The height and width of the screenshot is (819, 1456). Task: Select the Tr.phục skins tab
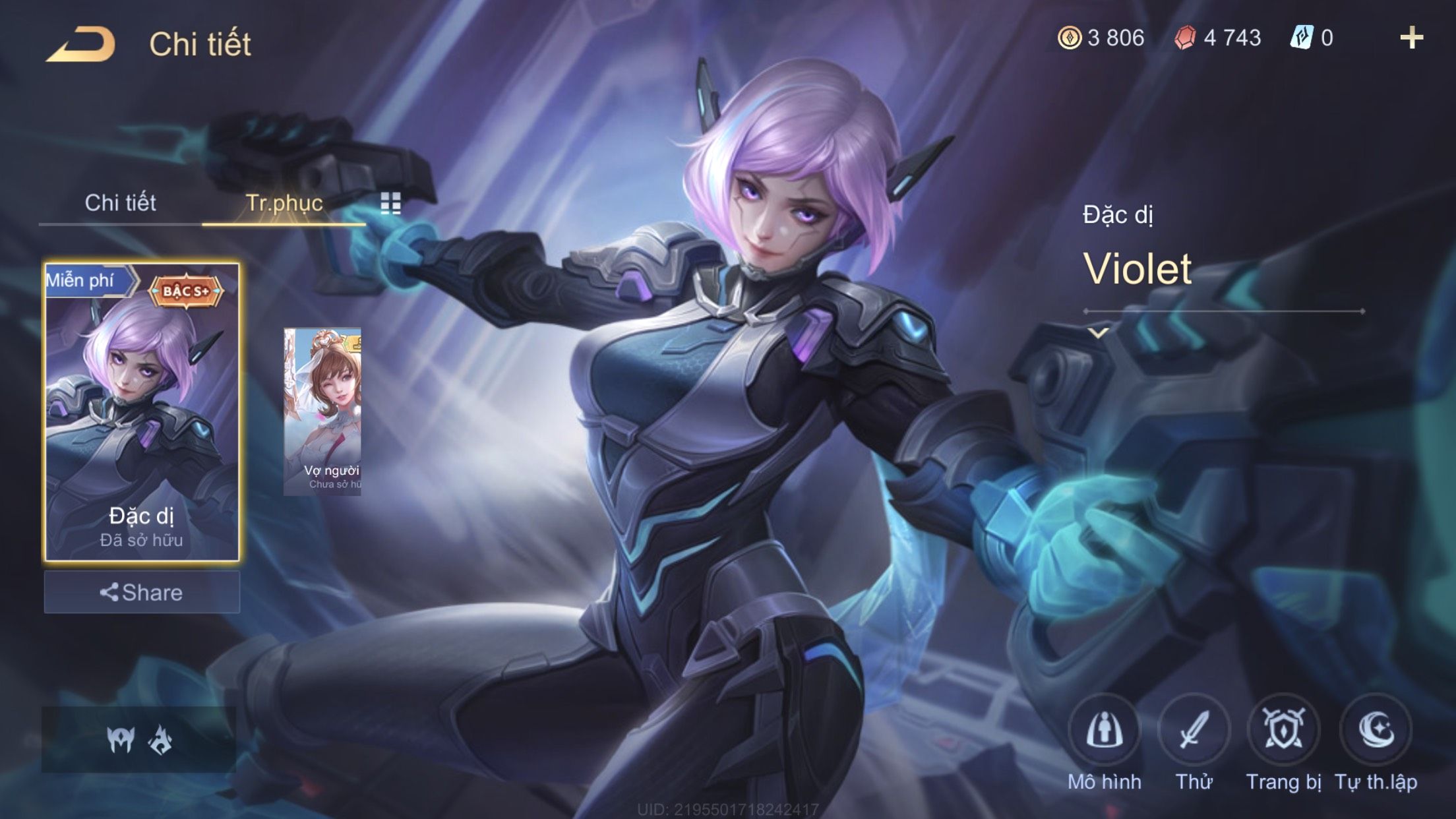click(284, 202)
